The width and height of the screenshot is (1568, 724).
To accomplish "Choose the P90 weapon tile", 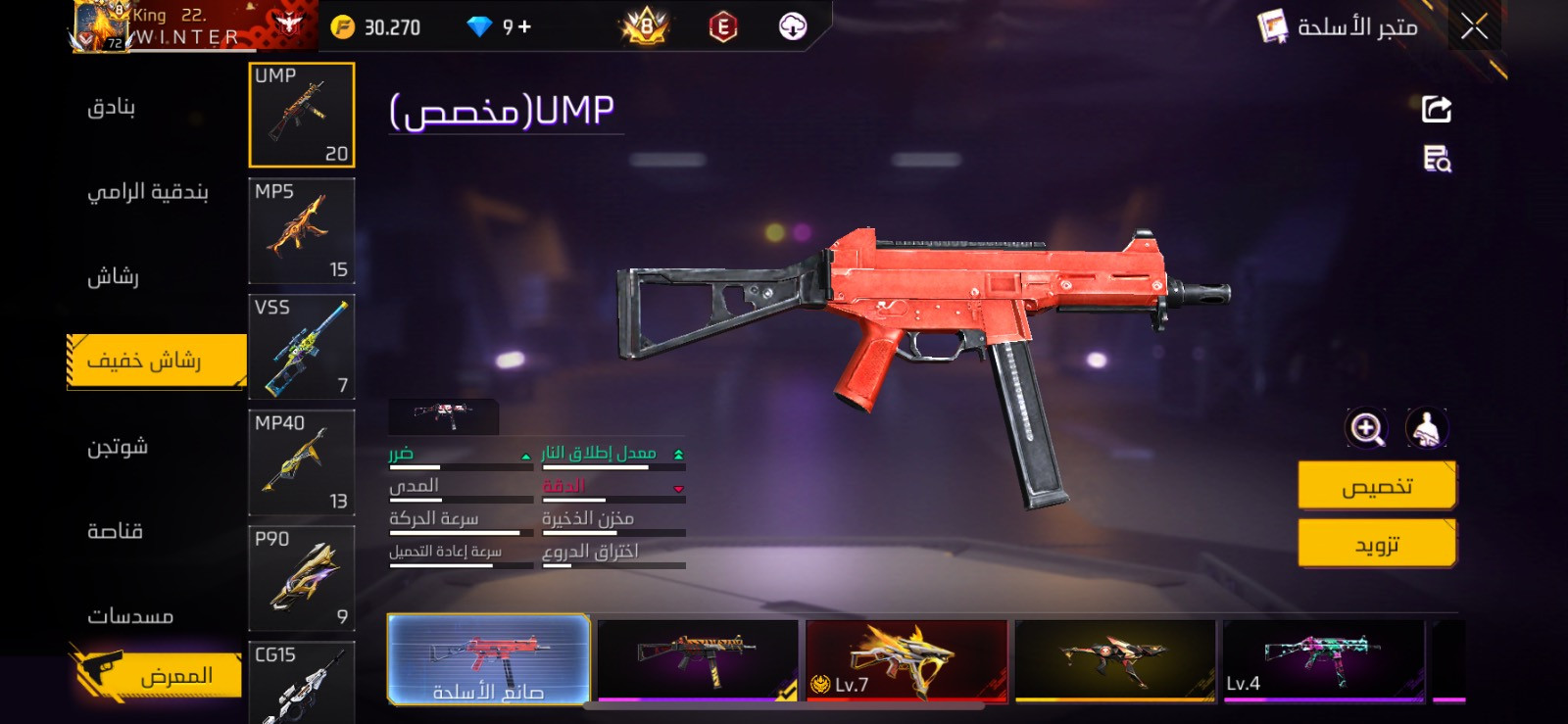I will tap(302, 578).
